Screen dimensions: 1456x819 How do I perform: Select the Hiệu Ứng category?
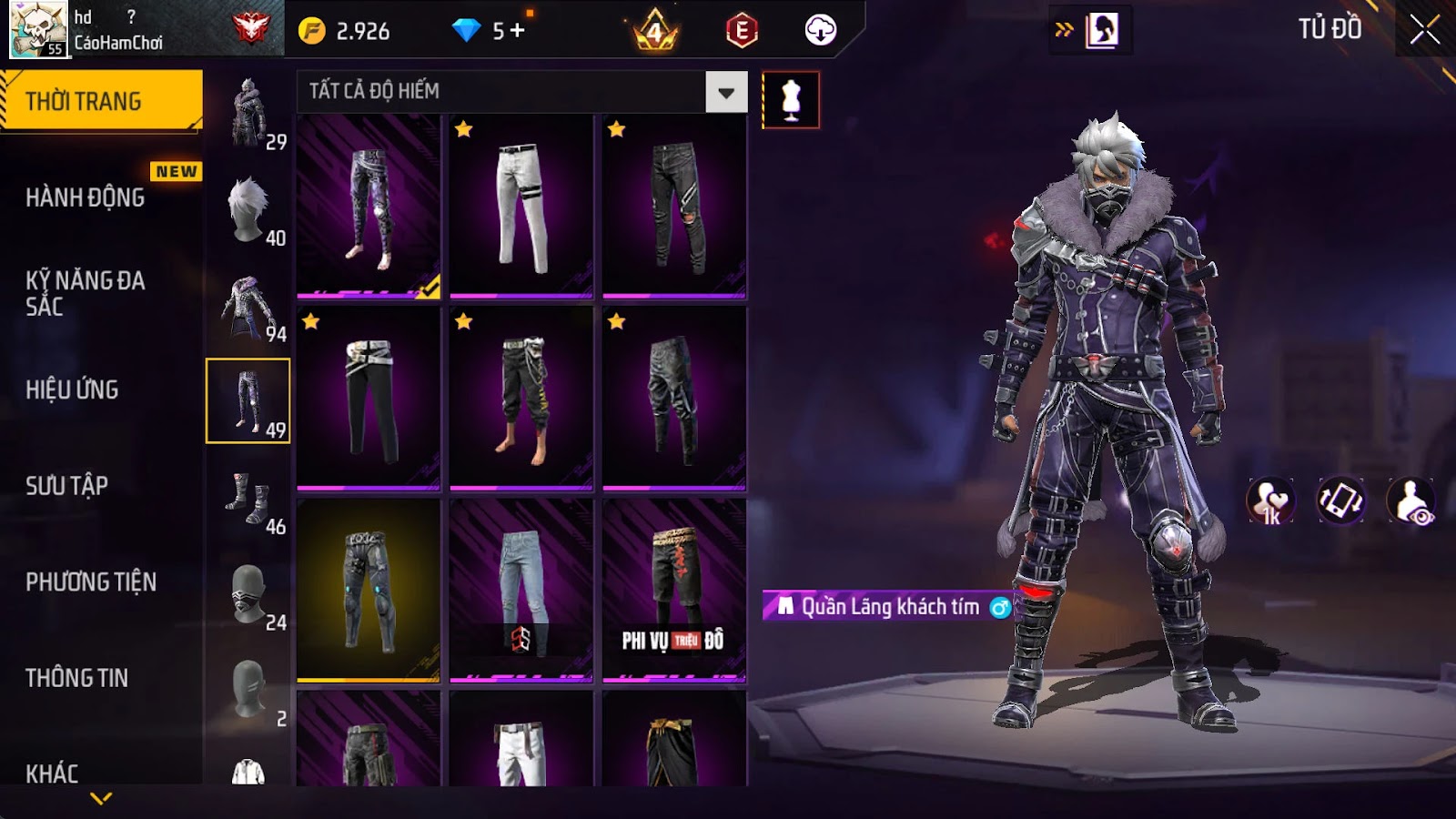click(x=73, y=389)
